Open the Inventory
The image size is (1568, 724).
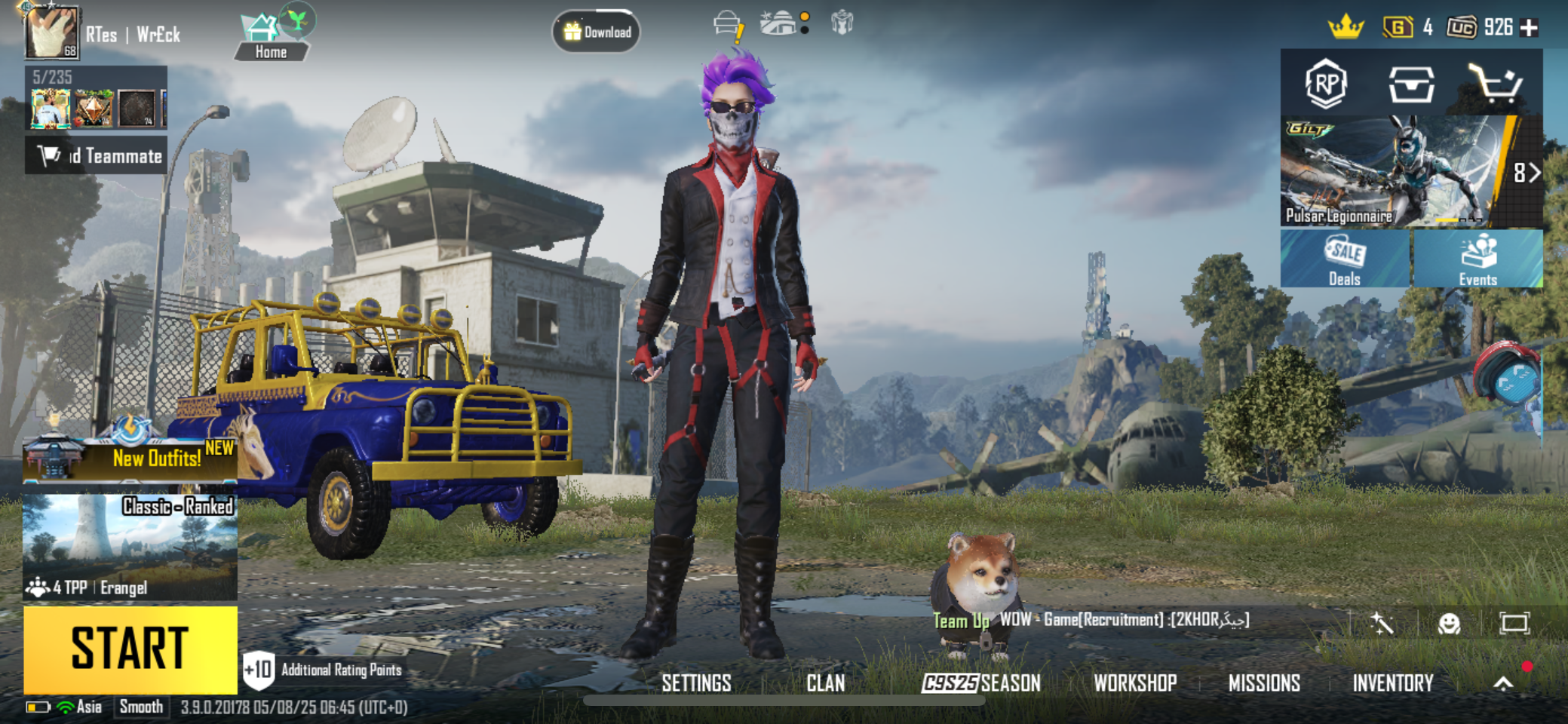1392,683
